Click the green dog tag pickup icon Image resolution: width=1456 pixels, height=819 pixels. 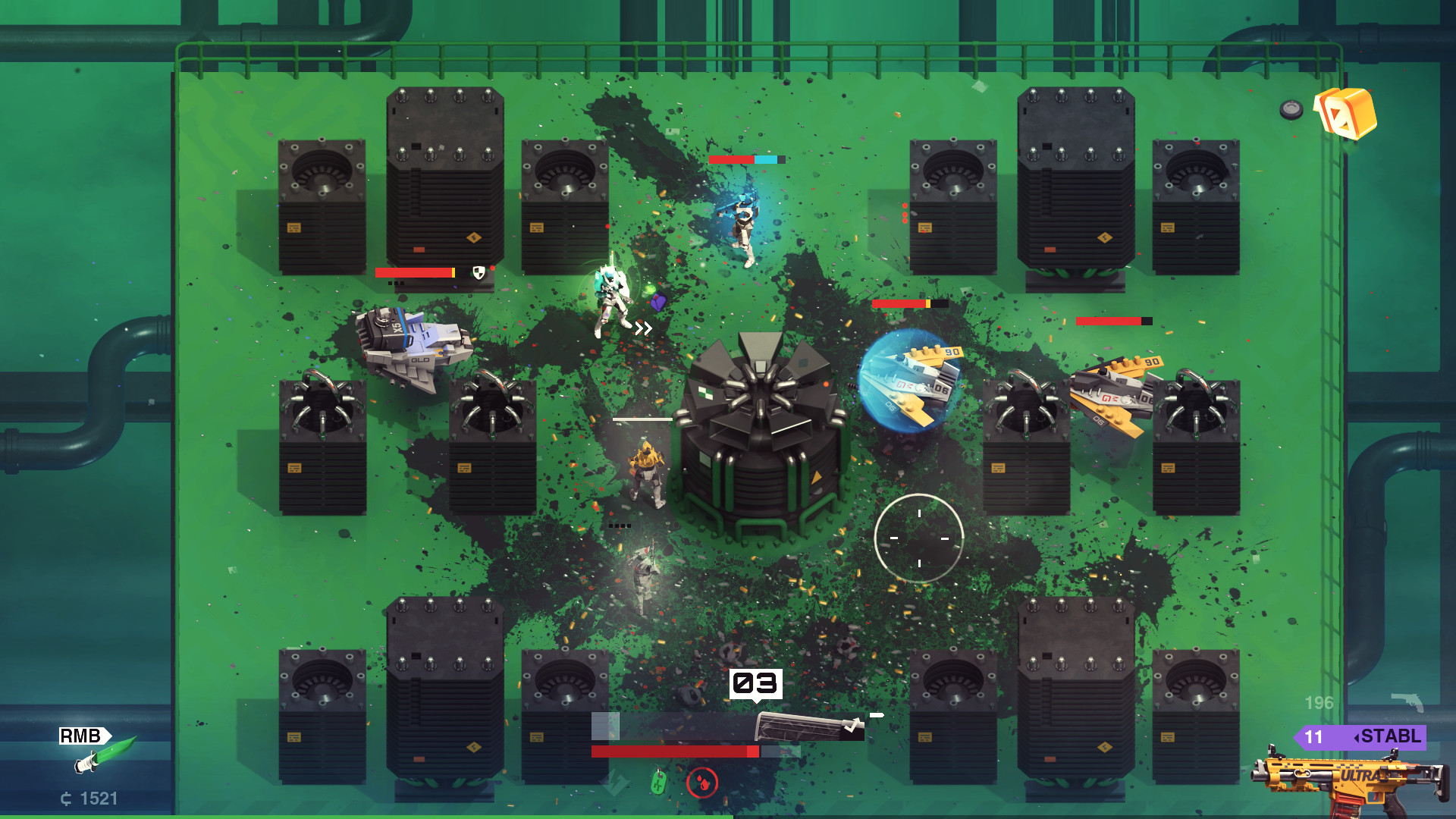click(658, 784)
